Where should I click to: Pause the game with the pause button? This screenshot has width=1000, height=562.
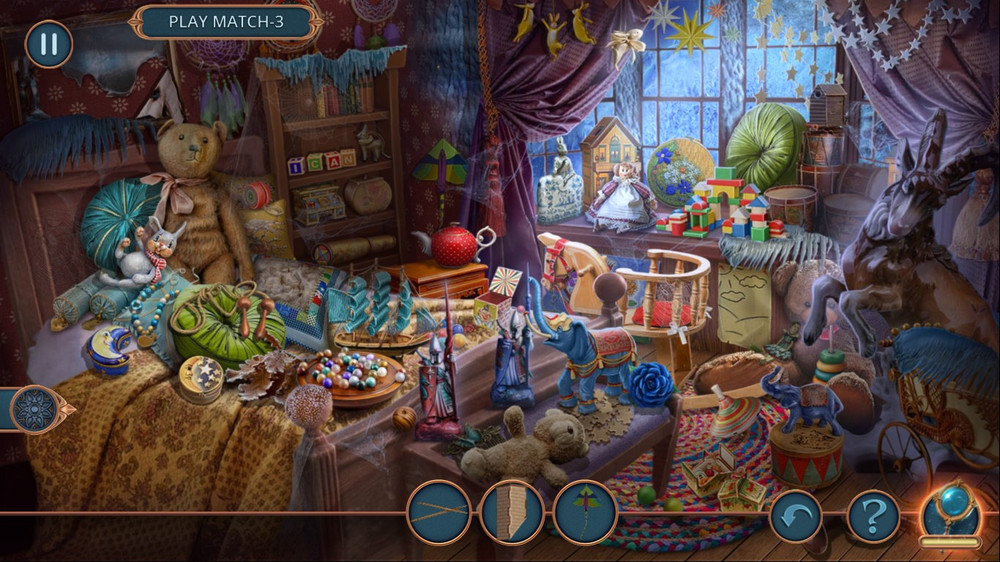[48, 44]
